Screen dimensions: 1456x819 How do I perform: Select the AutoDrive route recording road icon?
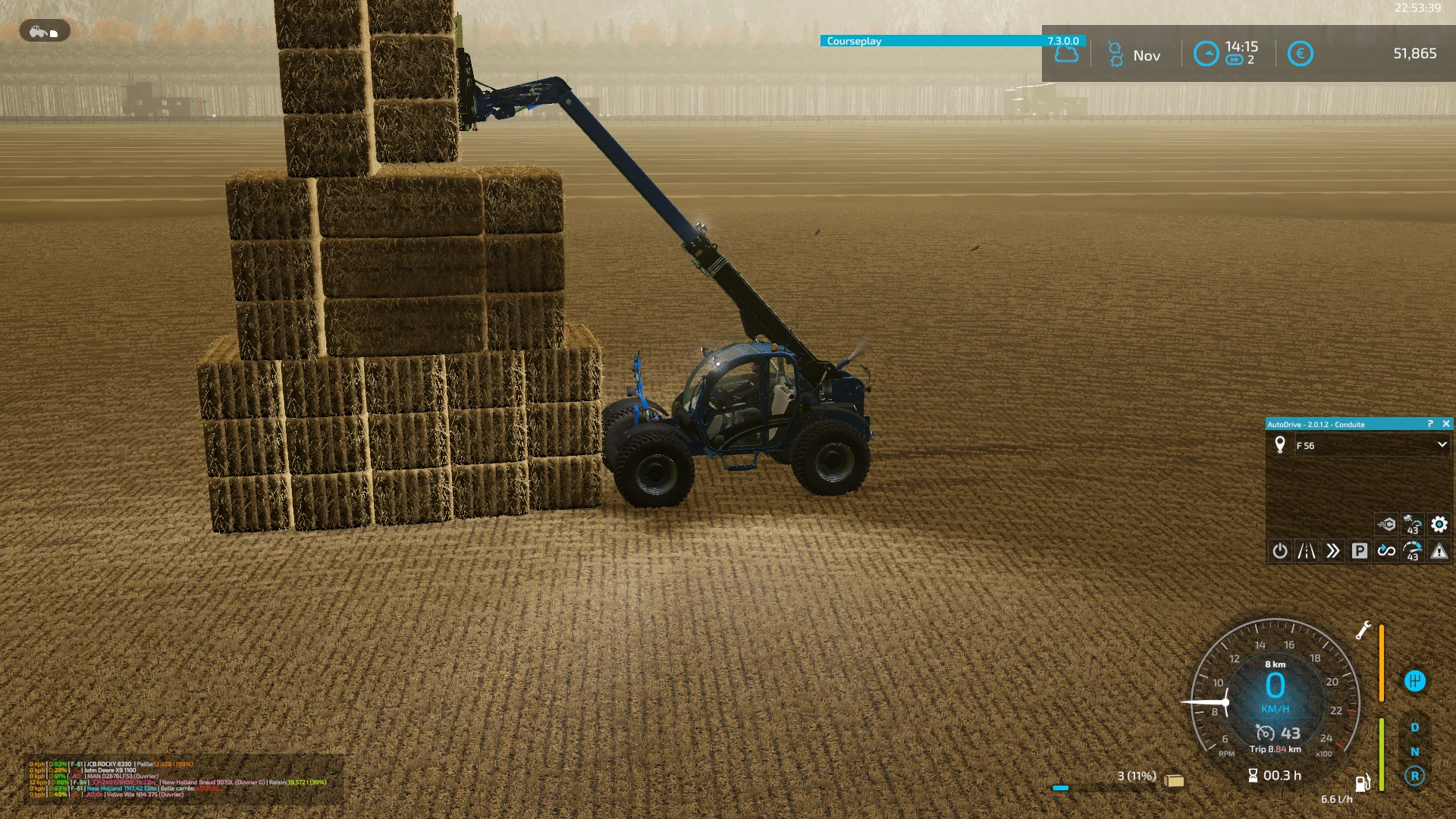point(1306,551)
